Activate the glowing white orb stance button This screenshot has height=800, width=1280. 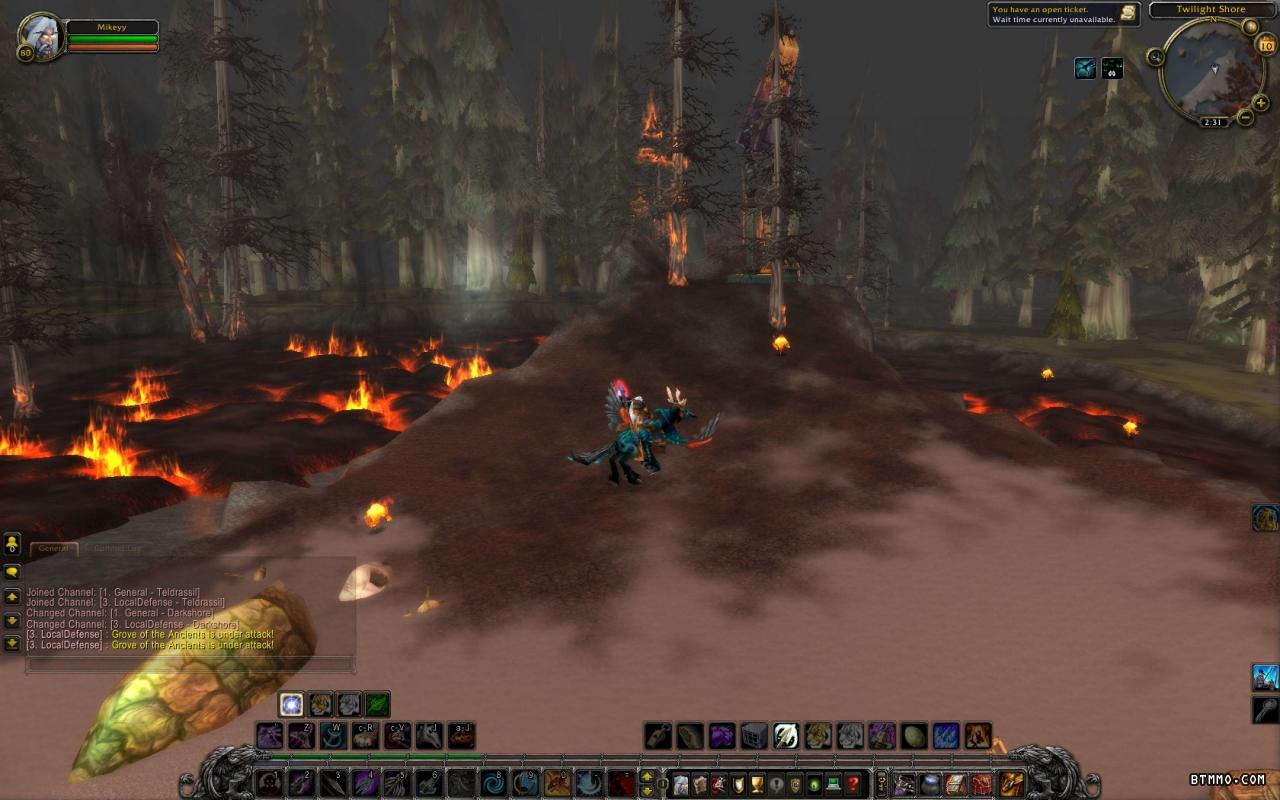pos(291,704)
